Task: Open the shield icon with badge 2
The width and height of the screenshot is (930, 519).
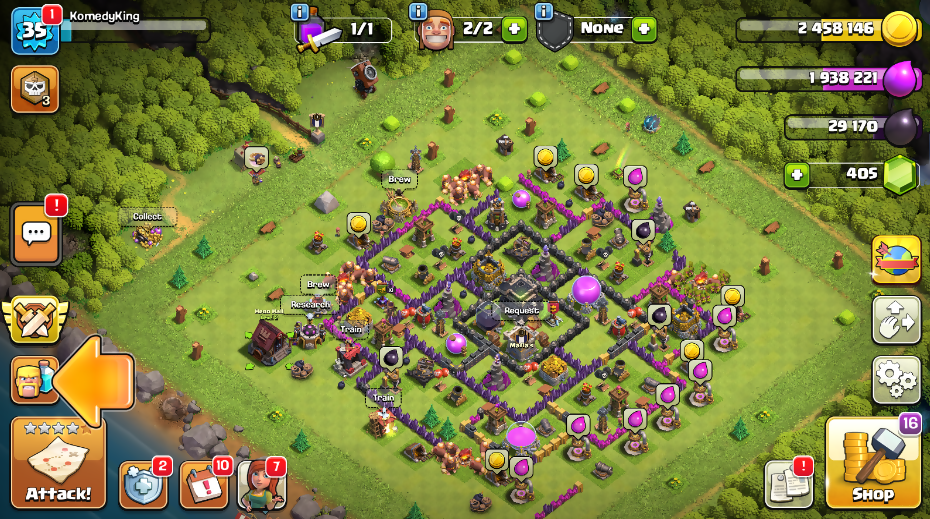Action: (x=142, y=485)
